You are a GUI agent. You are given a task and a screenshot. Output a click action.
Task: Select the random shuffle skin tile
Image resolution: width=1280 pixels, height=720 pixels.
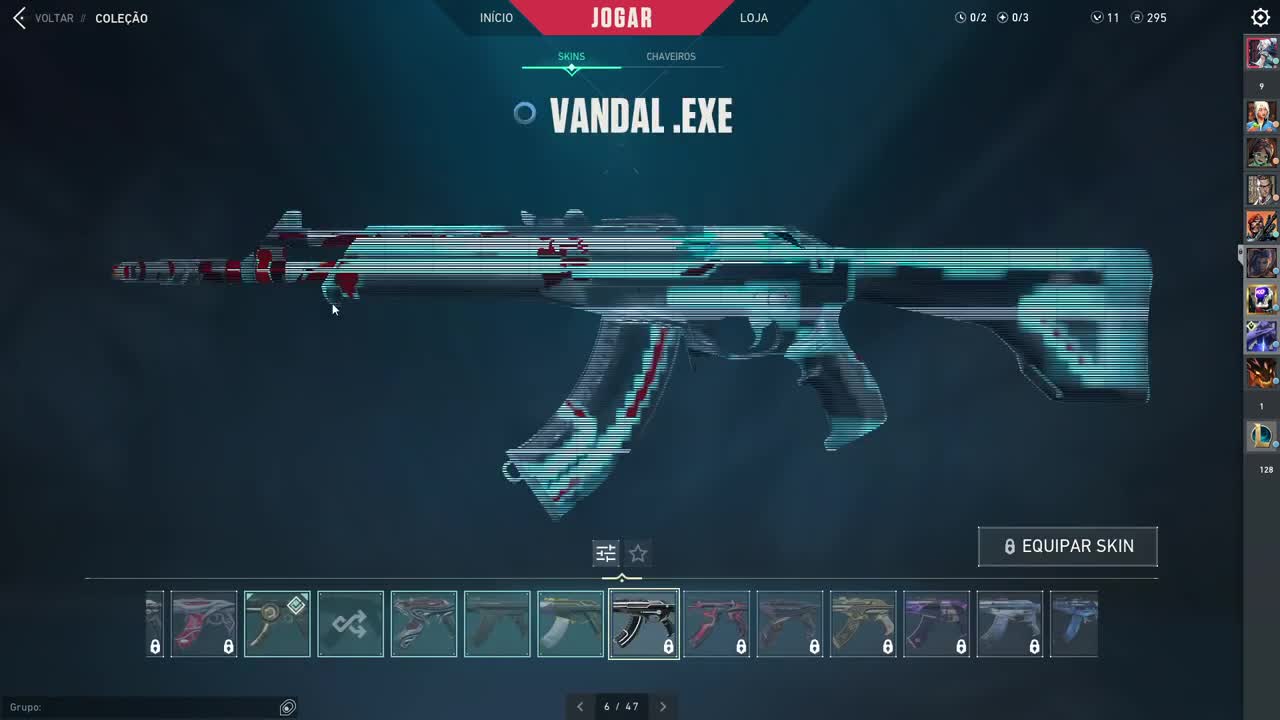(x=350, y=624)
